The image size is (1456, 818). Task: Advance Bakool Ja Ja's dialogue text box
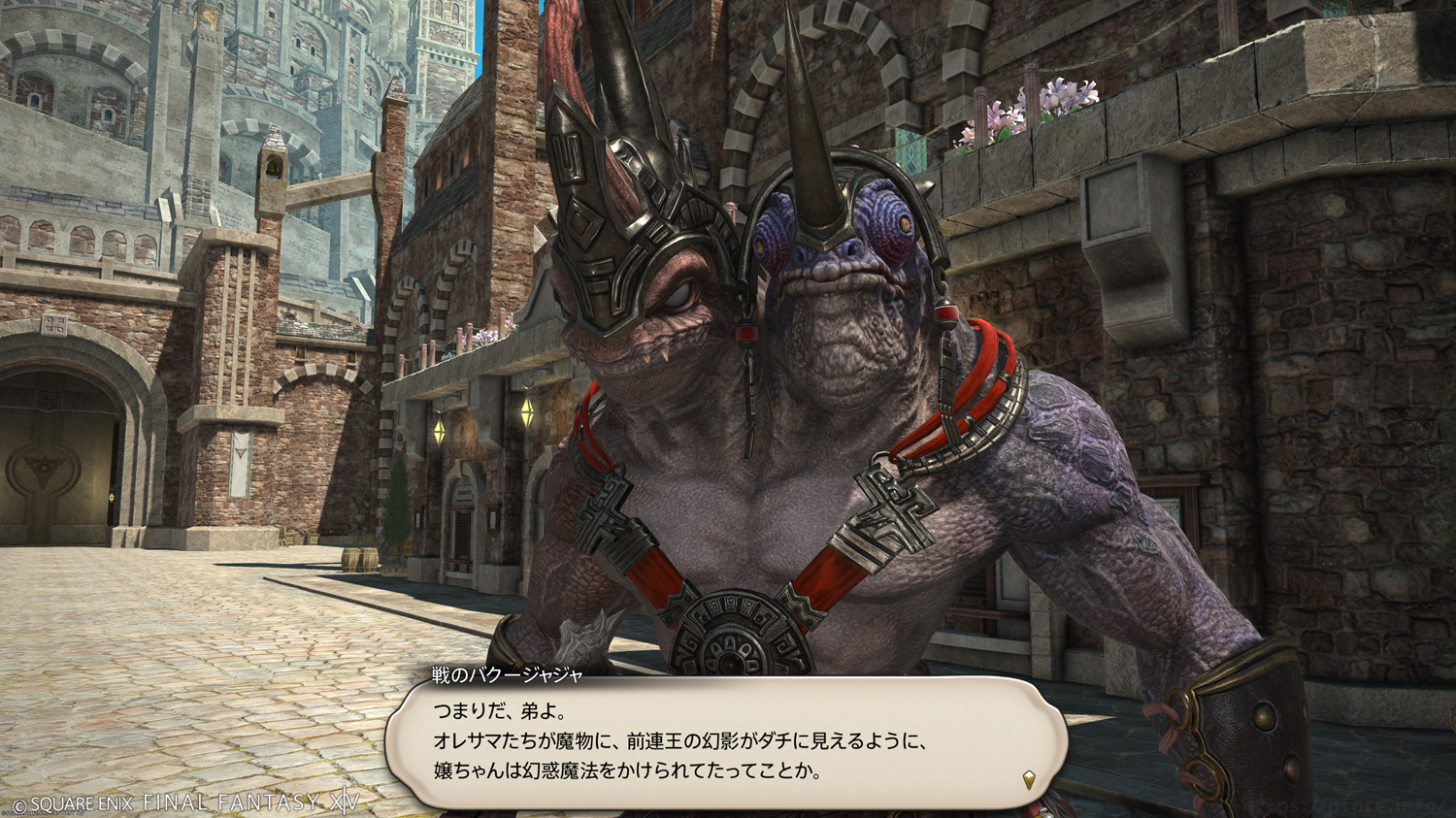click(x=725, y=744)
